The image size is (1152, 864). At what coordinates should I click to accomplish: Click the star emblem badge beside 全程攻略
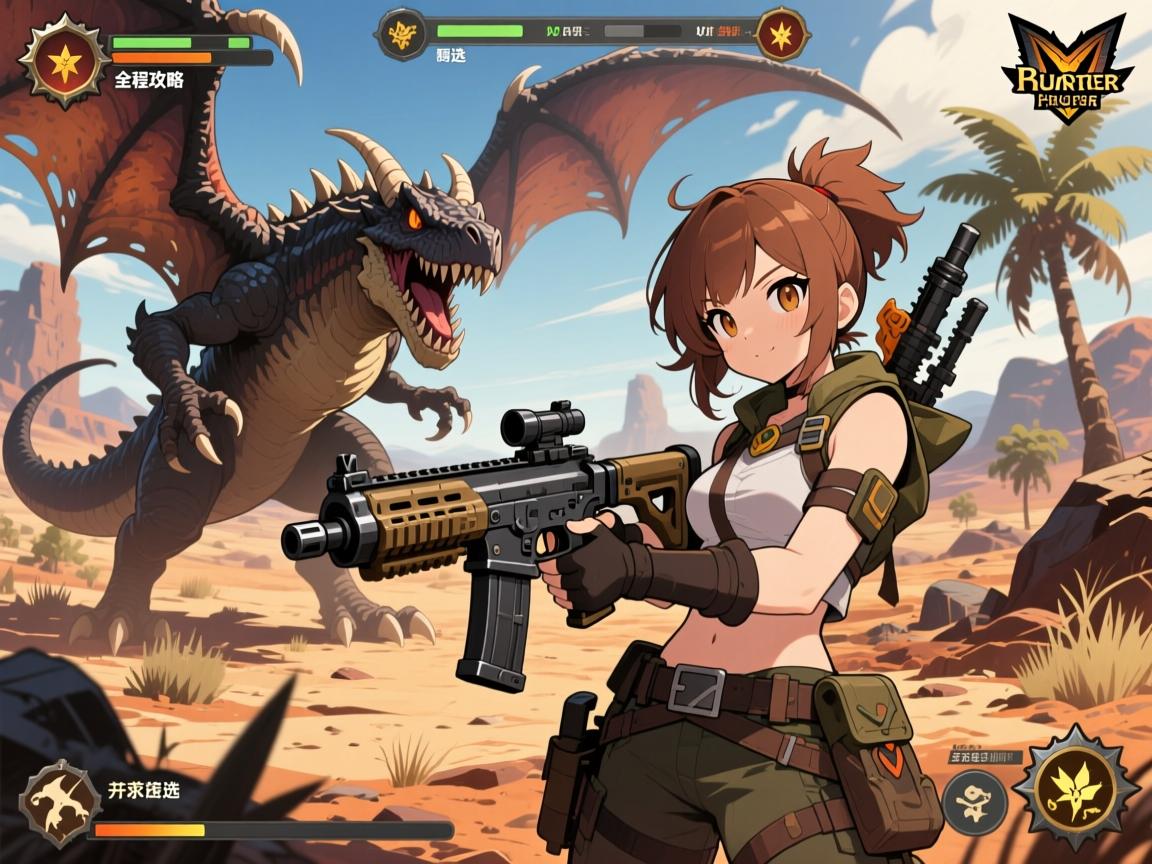click(x=62, y=62)
